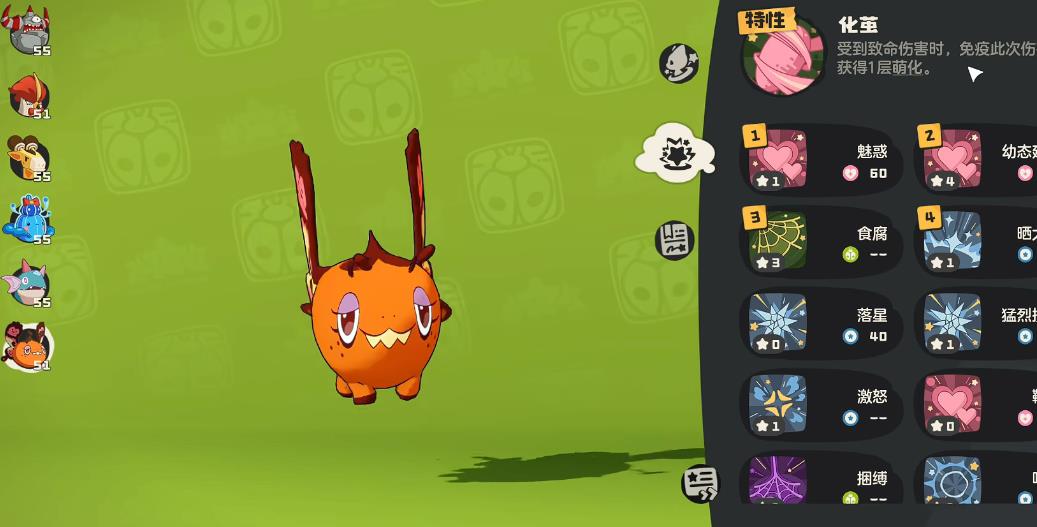The height and width of the screenshot is (527, 1037).
Task: Select the blue jellyfish creature portrait
Action: (x=29, y=219)
